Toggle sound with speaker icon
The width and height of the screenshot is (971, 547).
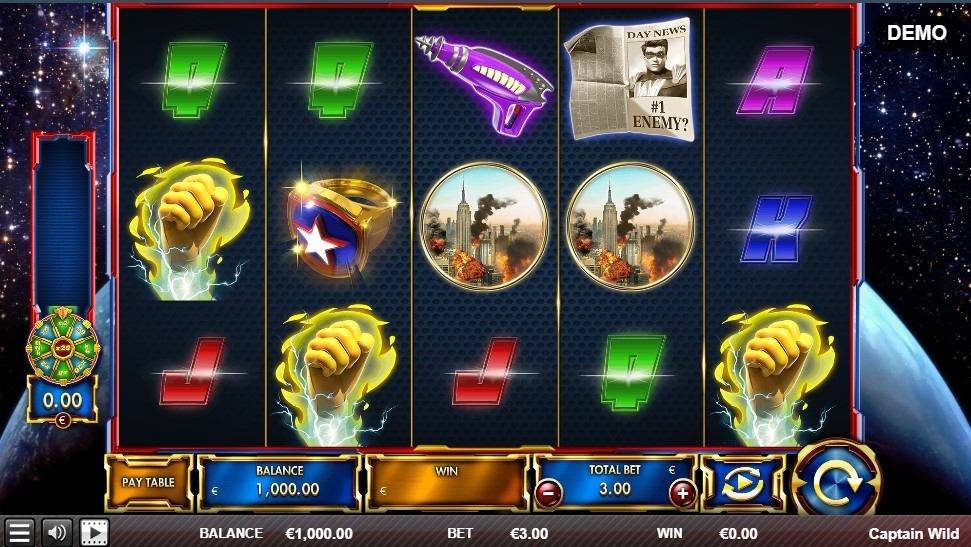[x=56, y=532]
